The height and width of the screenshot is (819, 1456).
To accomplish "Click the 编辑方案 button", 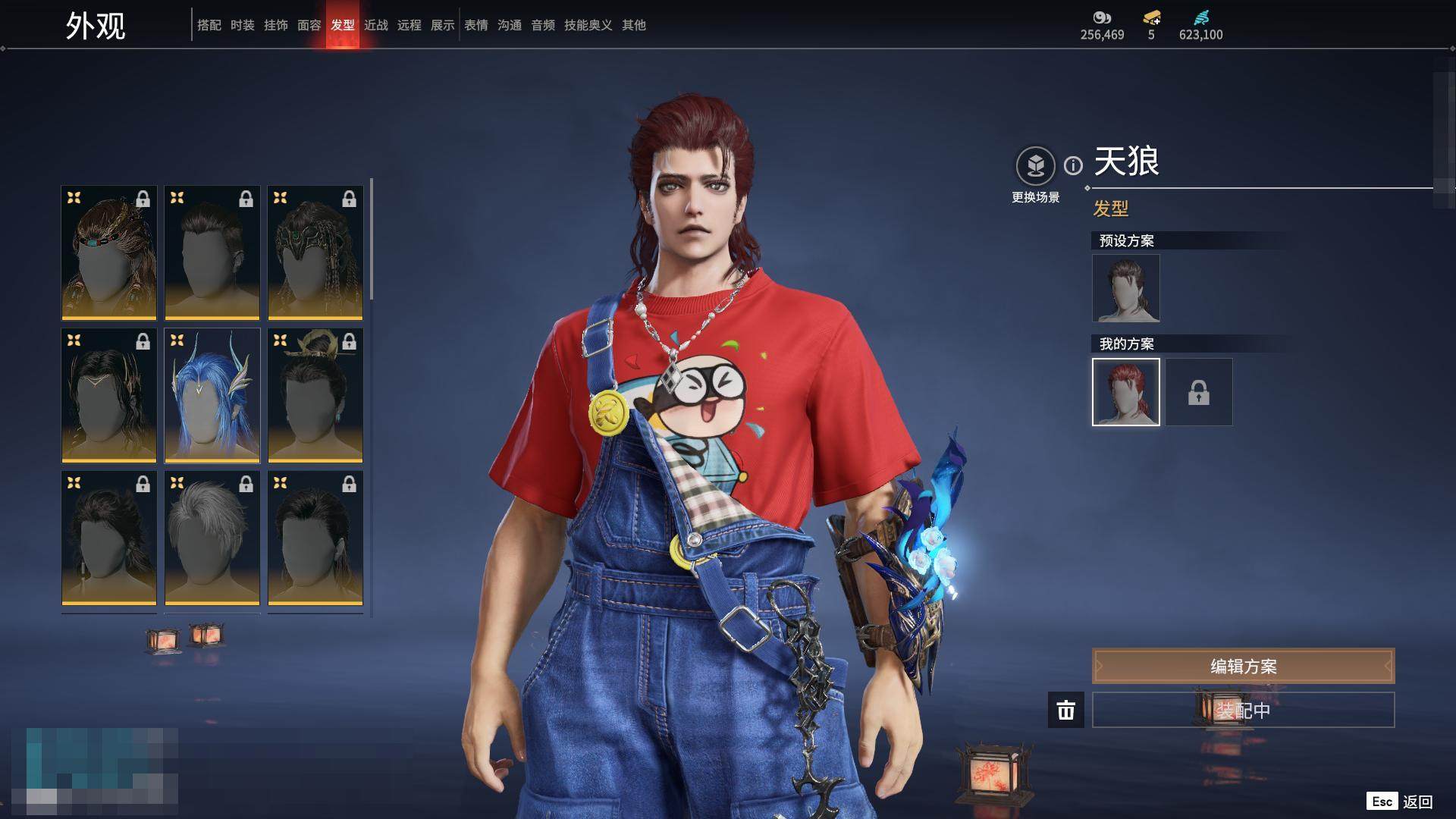I will click(x=1243, y=666).
